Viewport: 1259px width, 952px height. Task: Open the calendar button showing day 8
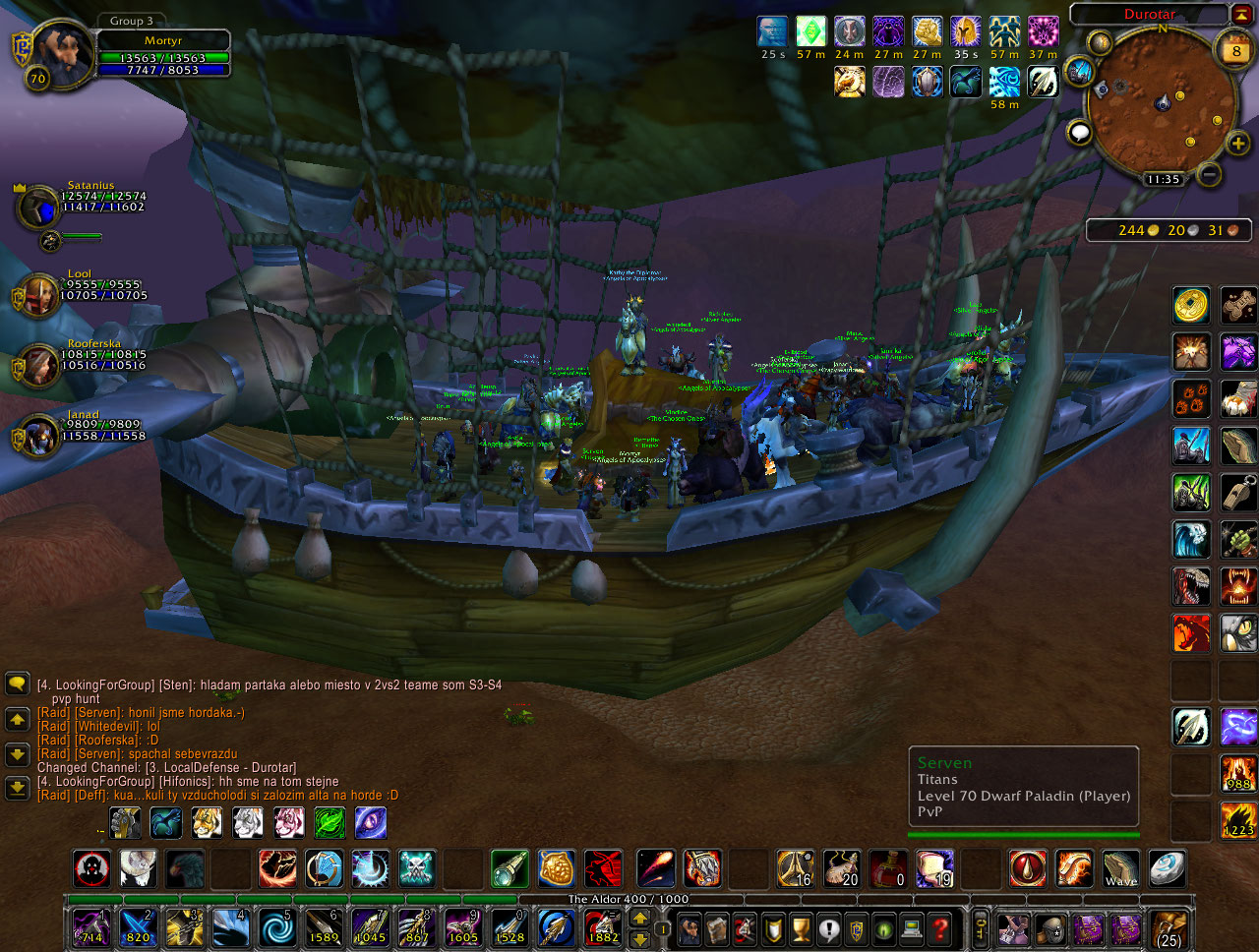1235,50
